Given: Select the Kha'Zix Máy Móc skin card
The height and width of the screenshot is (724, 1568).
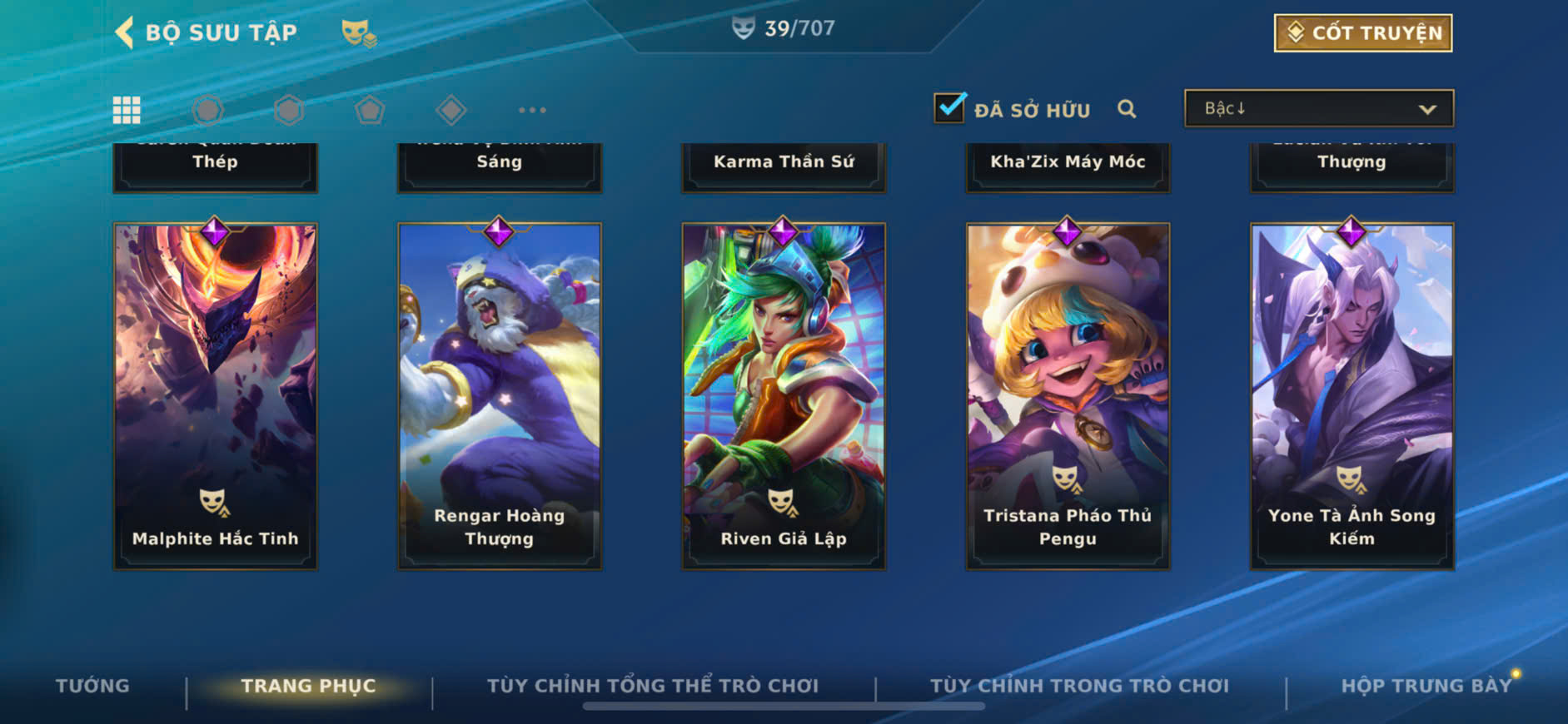Looking at the screenshot, I should coord(1068,166).
